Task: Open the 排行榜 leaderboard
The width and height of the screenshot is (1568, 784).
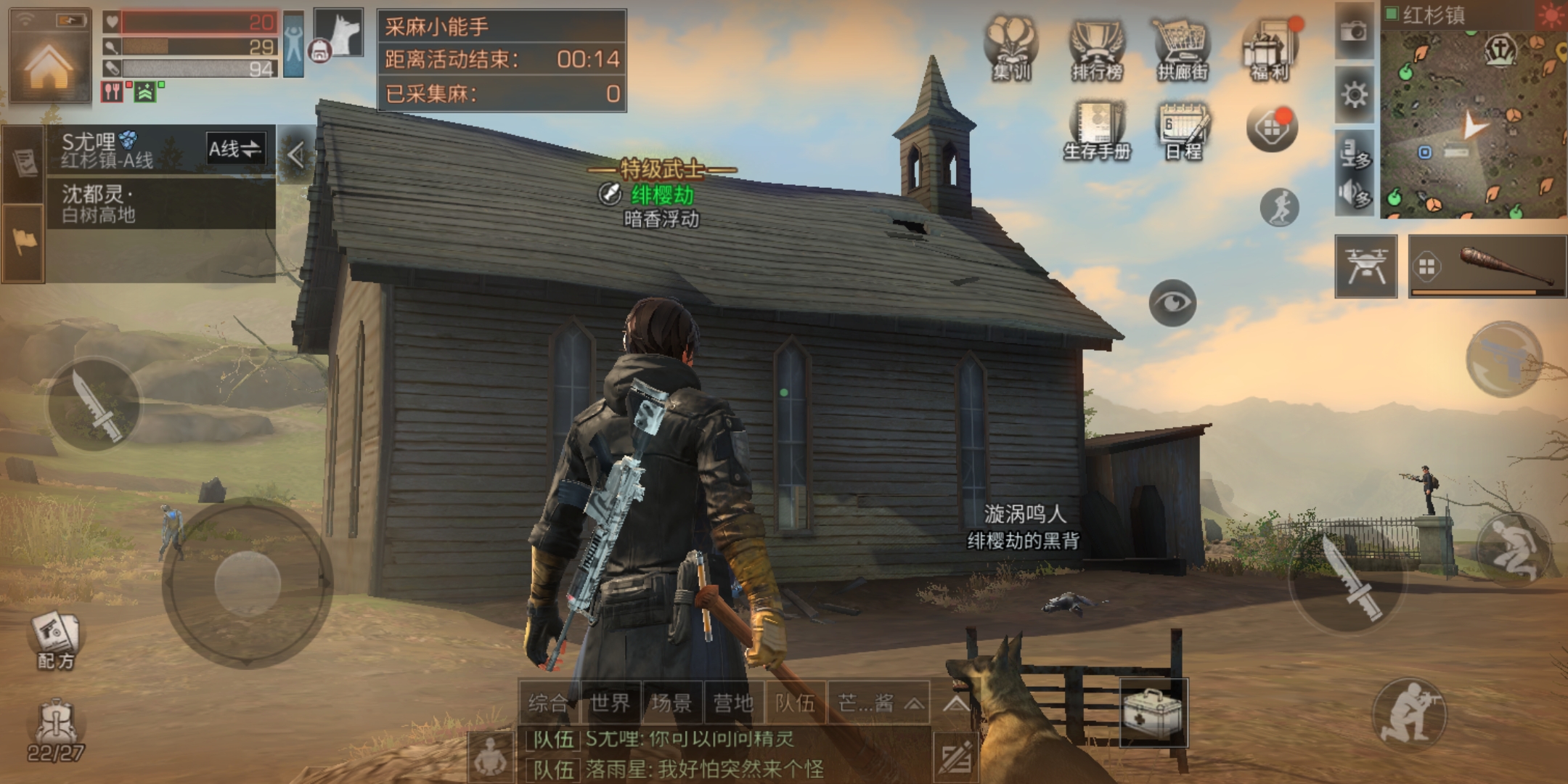Action: coord(1097,48)
